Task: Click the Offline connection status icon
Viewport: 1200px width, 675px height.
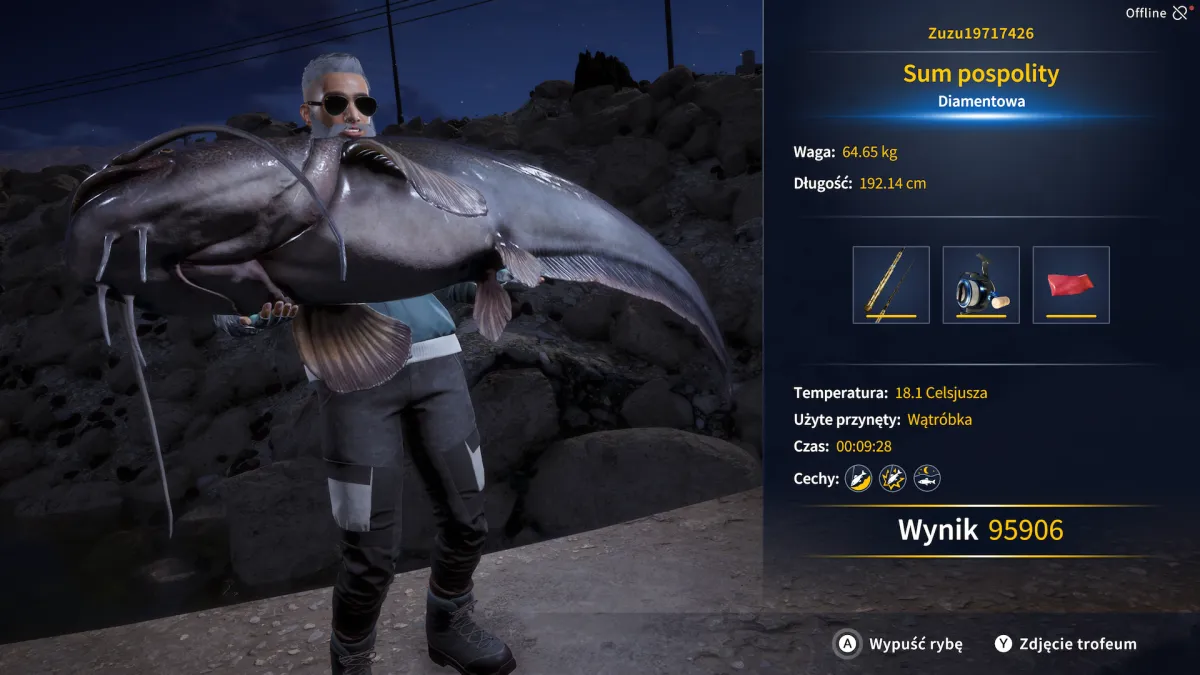Action: (1180, 13)
